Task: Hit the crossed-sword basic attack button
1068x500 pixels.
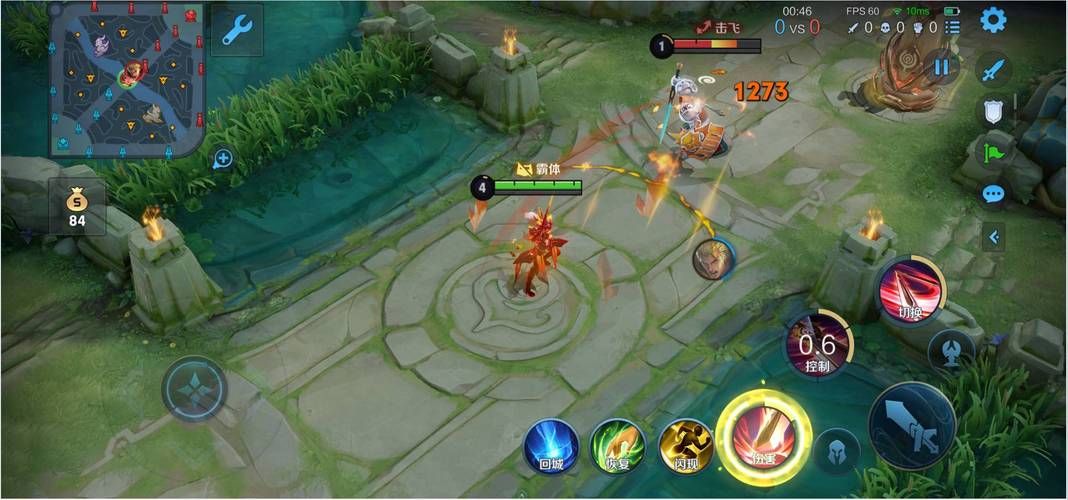Action: 912,425
